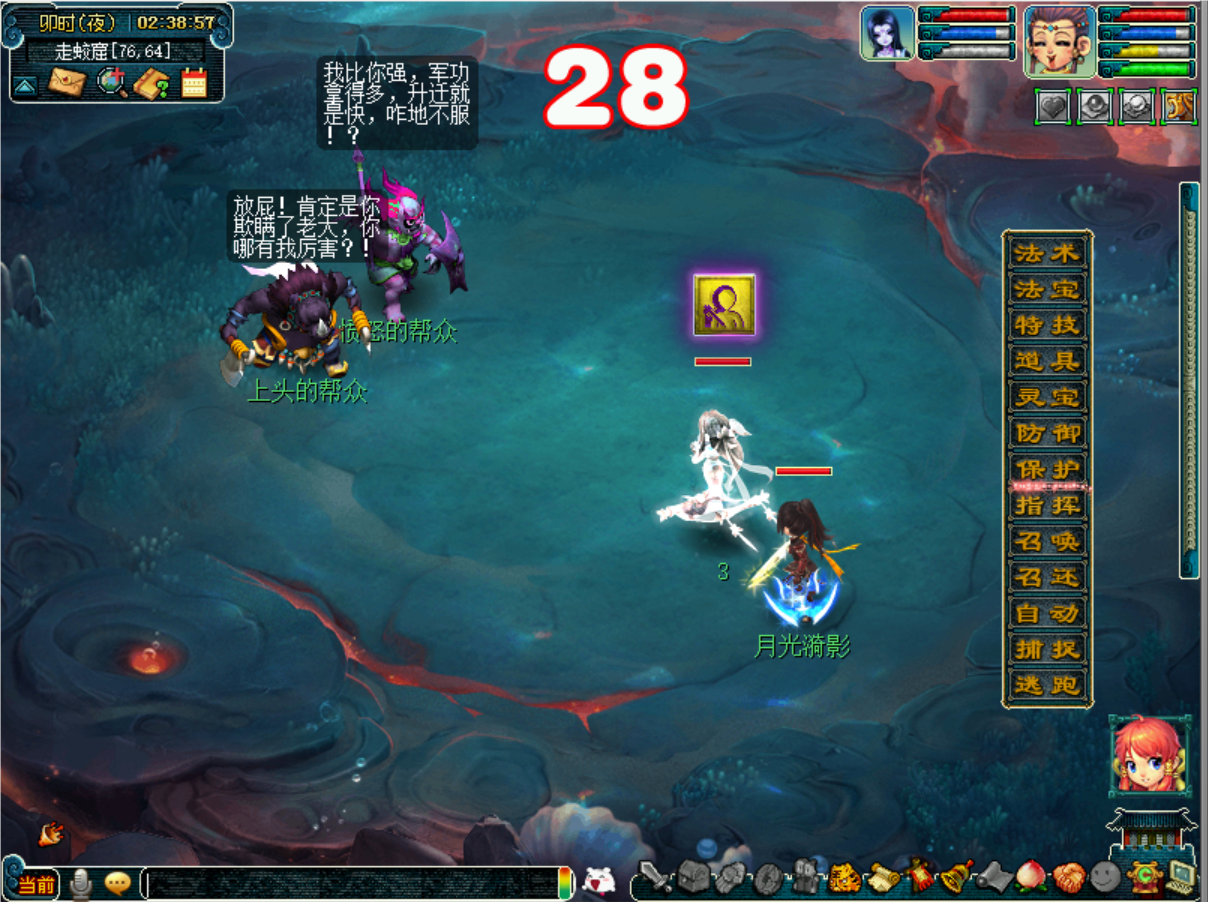
Task: Click the summoned pet portrait
Action: click(x=888, y=33)
